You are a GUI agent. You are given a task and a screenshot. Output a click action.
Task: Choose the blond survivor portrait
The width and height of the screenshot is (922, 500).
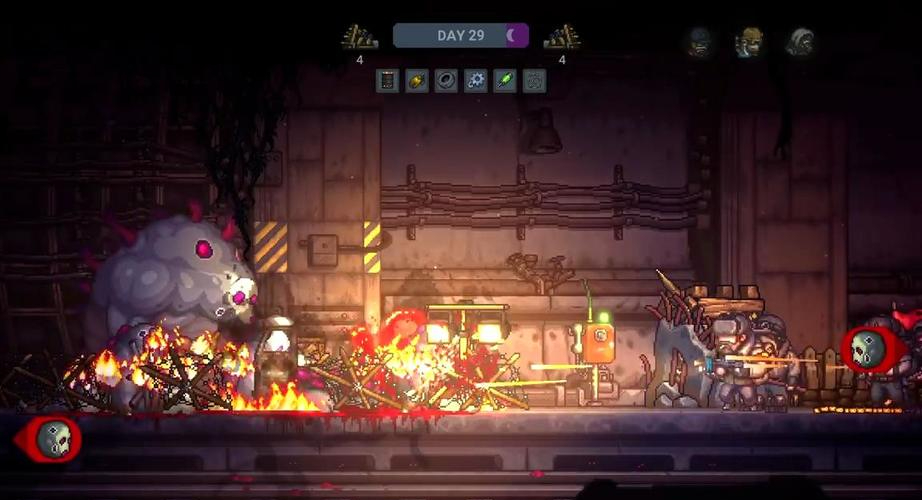coord(748,42)
